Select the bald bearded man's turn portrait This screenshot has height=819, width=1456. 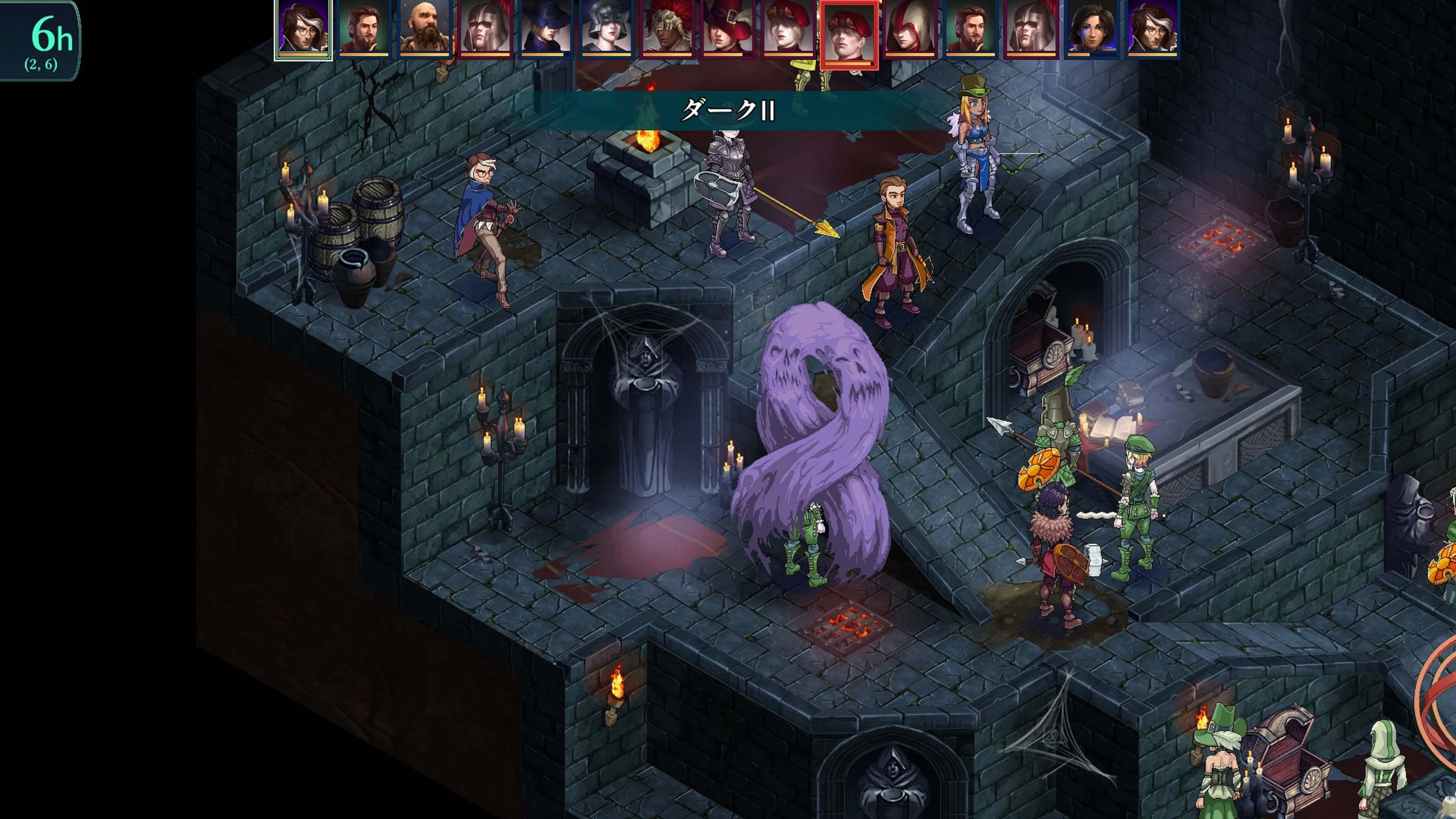(x=424, y=28)
